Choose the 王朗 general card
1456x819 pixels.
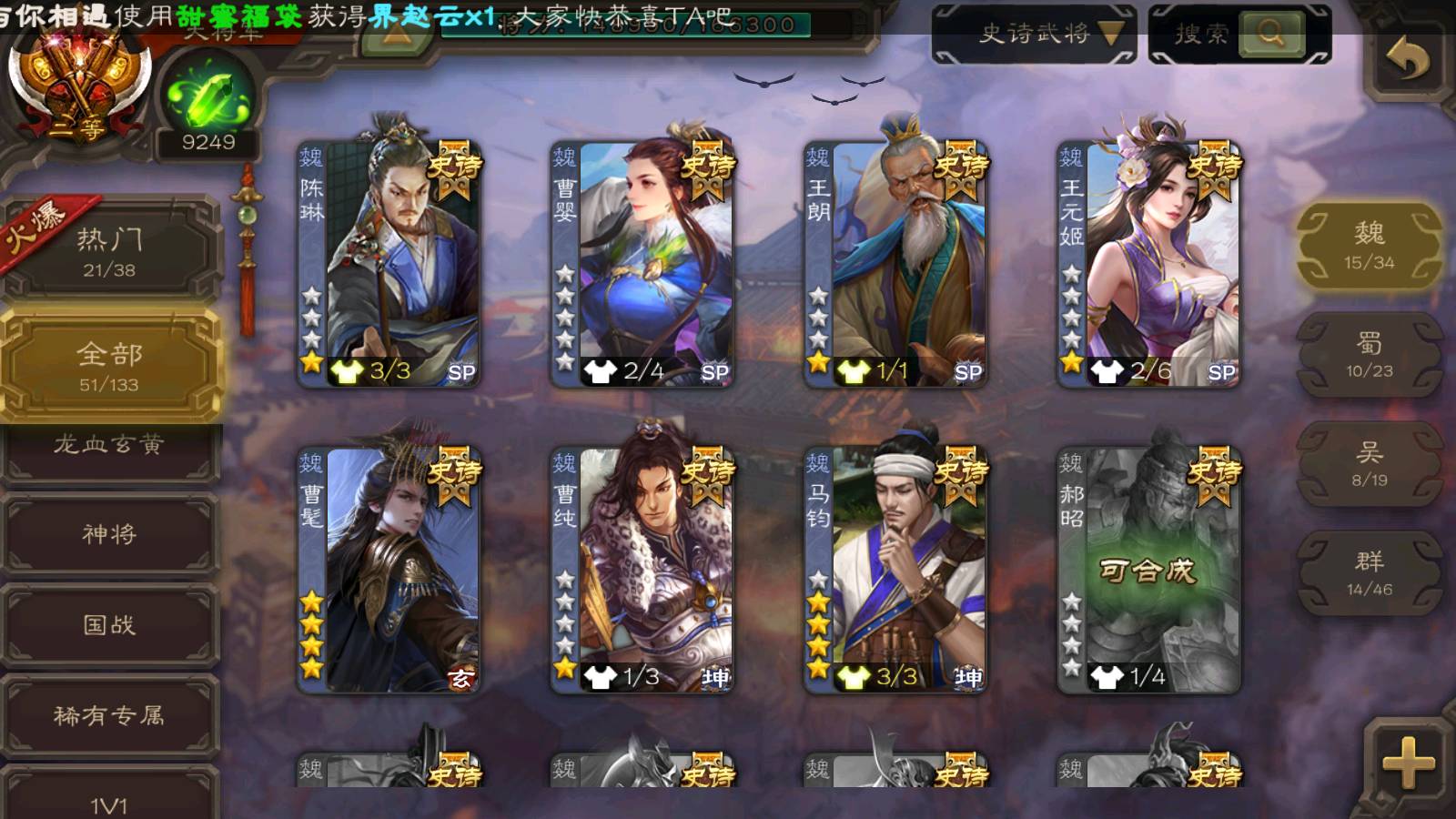(x=895, y=264)
